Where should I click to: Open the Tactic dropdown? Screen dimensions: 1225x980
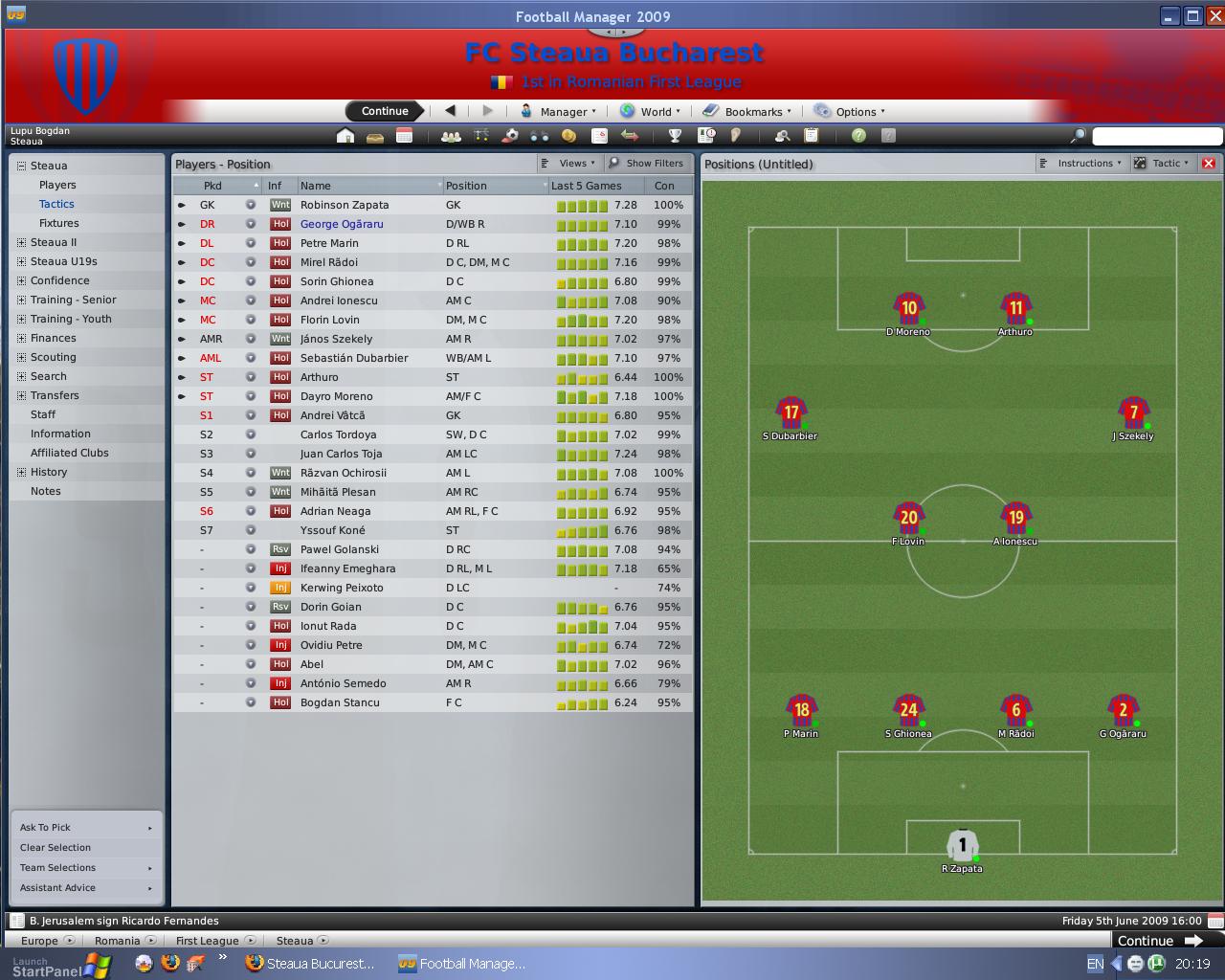[x=1162, y=164]
